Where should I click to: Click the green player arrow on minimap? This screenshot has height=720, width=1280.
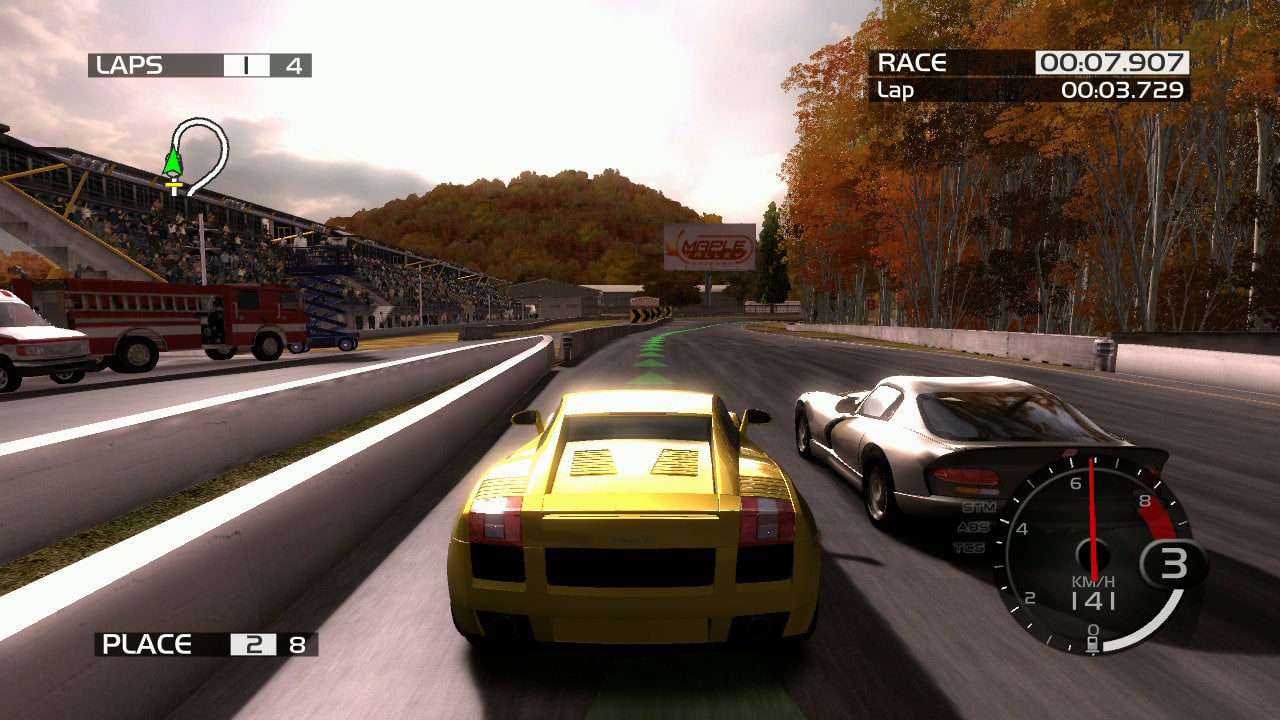(173, 162)
